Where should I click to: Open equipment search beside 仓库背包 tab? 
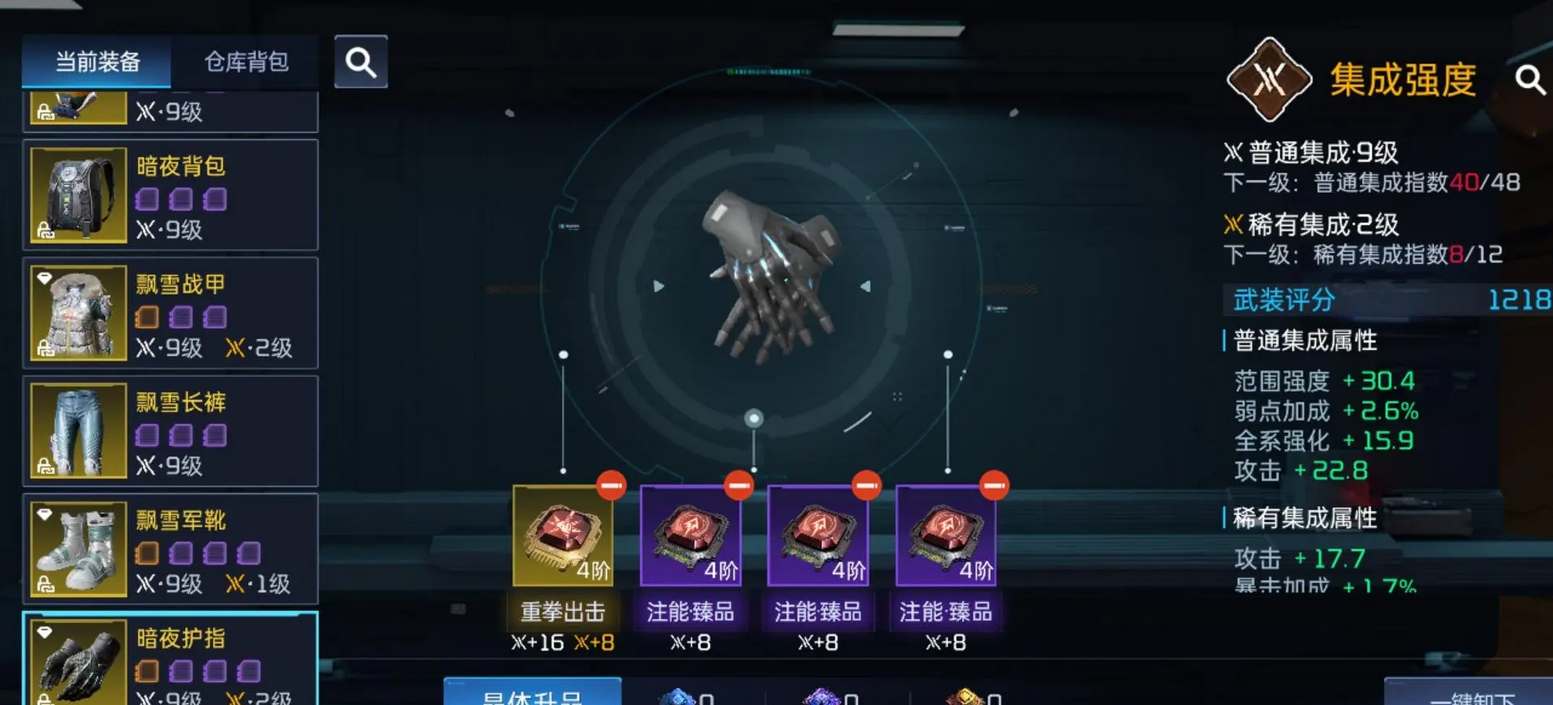pyautogui.click(x=360, y=63)
